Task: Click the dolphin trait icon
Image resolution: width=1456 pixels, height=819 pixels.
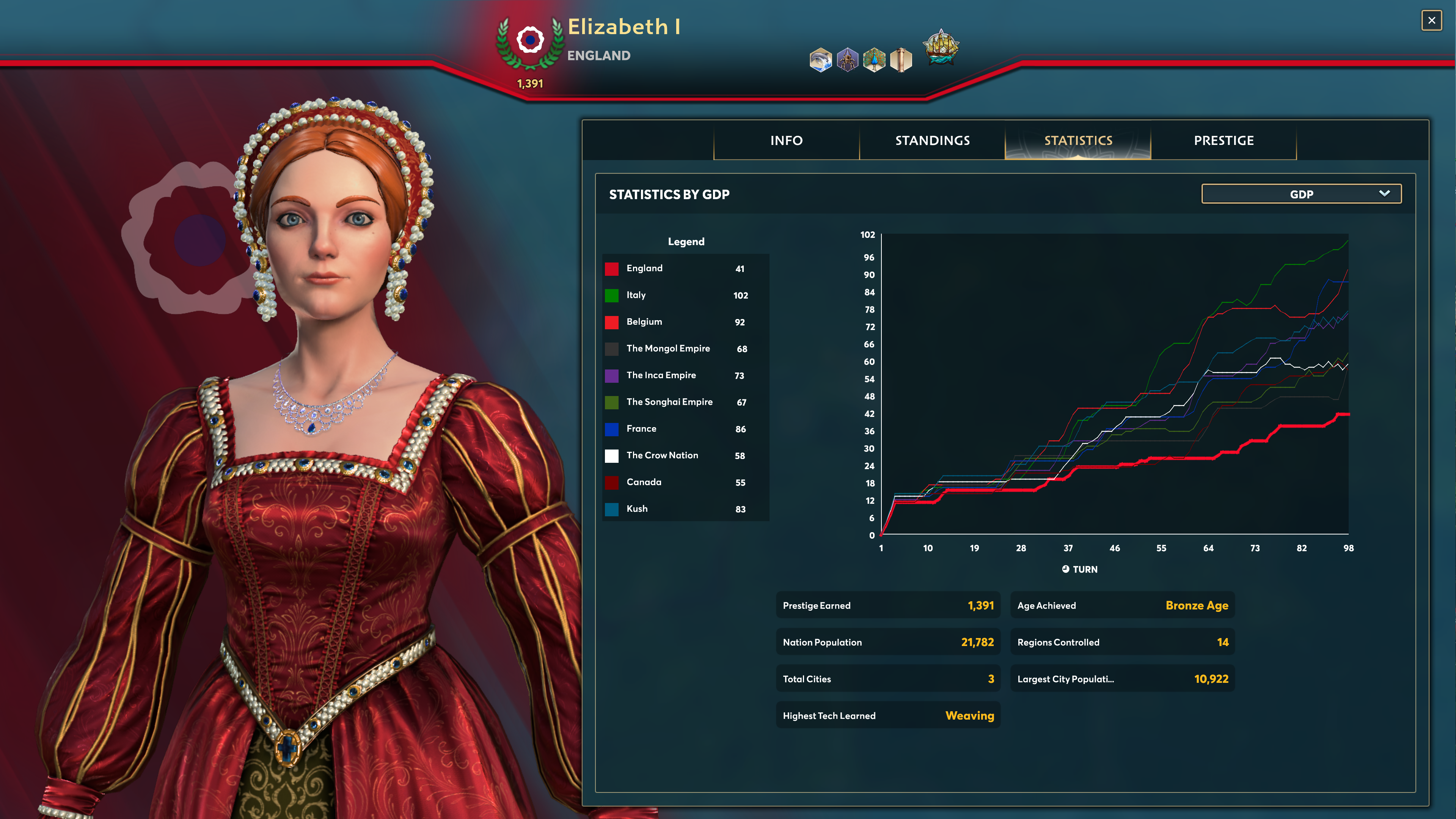Action: tap(820, 60)
